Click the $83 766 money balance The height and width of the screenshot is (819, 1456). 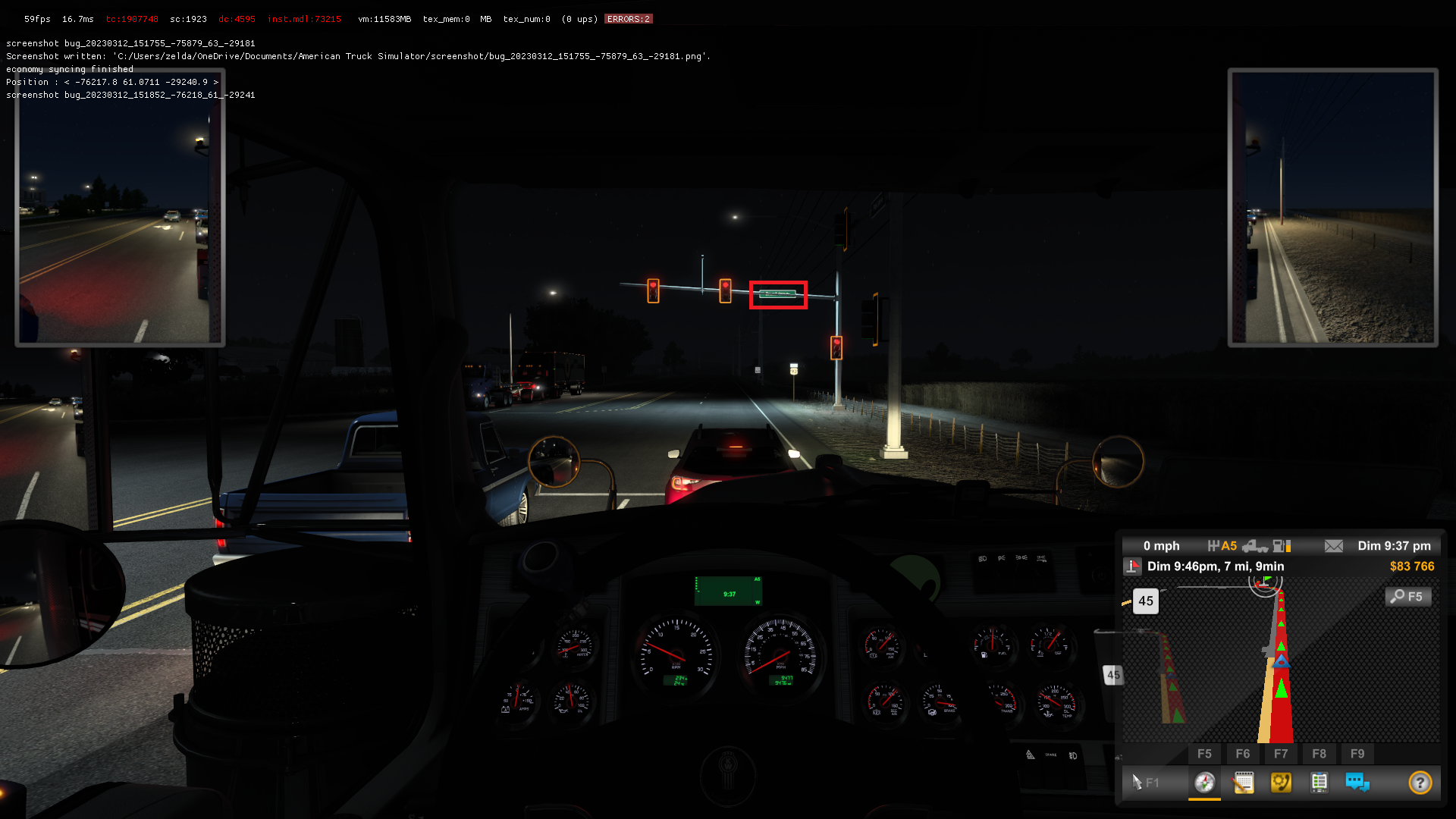(1413, 566)
